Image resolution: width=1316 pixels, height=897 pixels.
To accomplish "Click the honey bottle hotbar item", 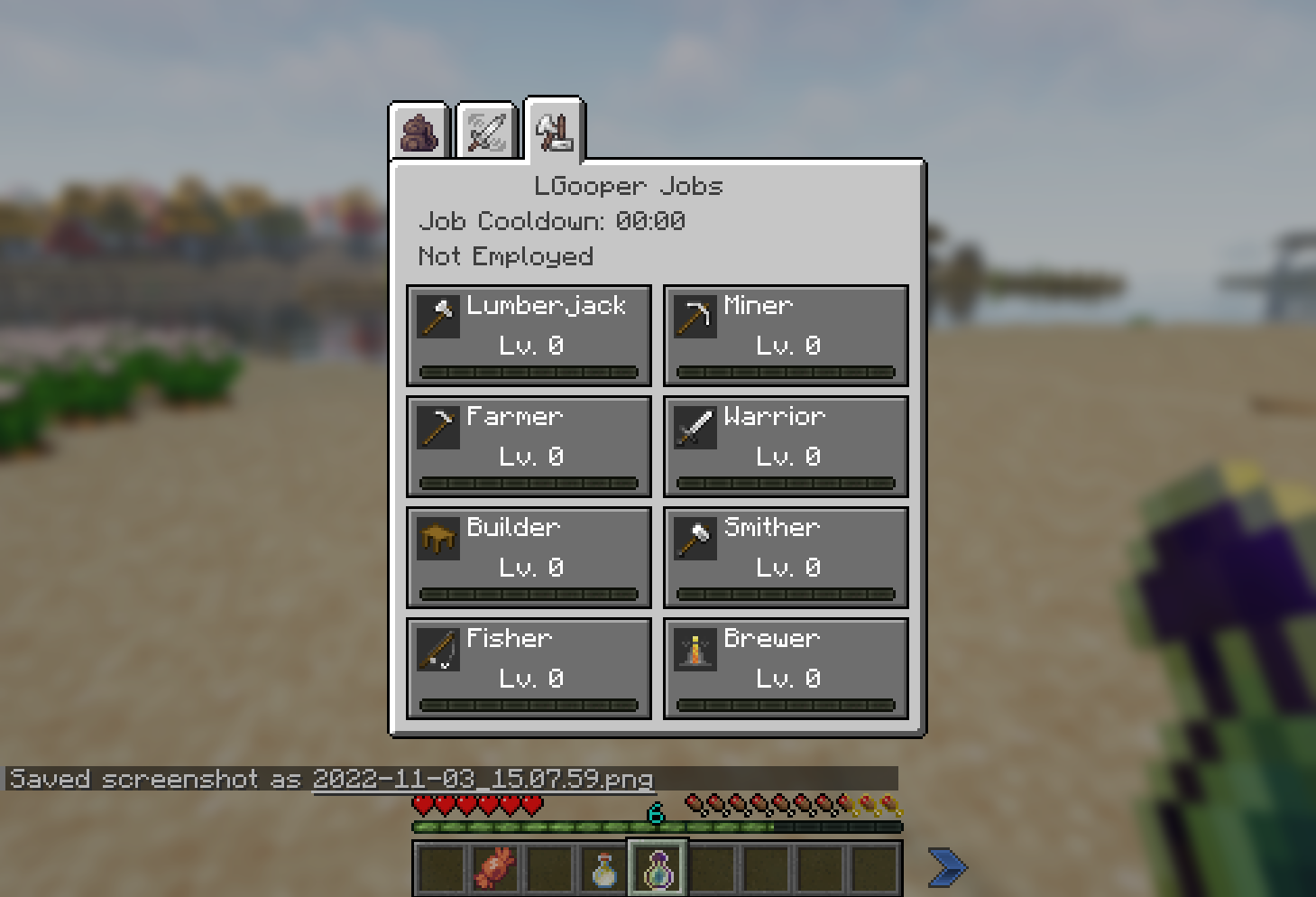I will [603, 866].
